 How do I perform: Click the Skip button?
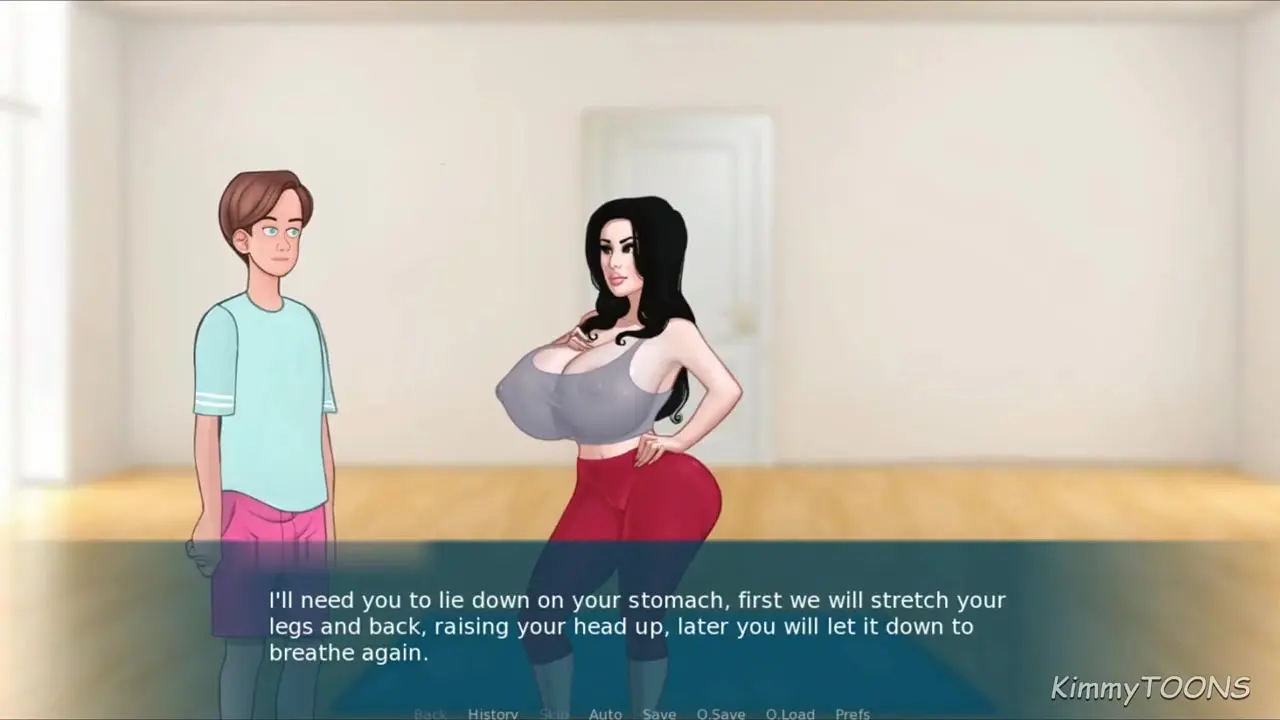click(x=554, y=713)
